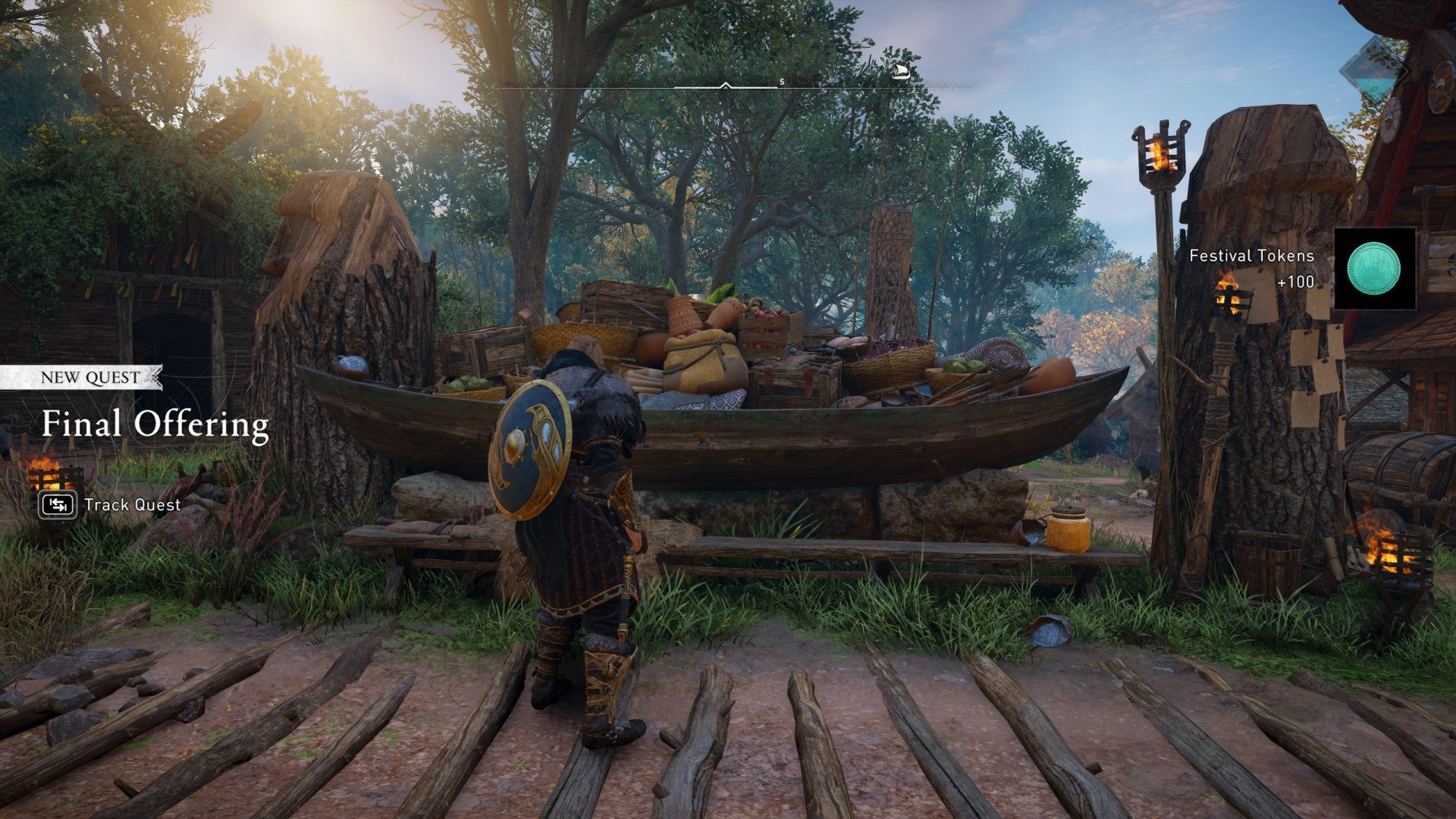Image resolution: width=1456 pixels, height=819 pixels.
Task: Click the compass bar center marker
Action: click(x=726, y=86)
